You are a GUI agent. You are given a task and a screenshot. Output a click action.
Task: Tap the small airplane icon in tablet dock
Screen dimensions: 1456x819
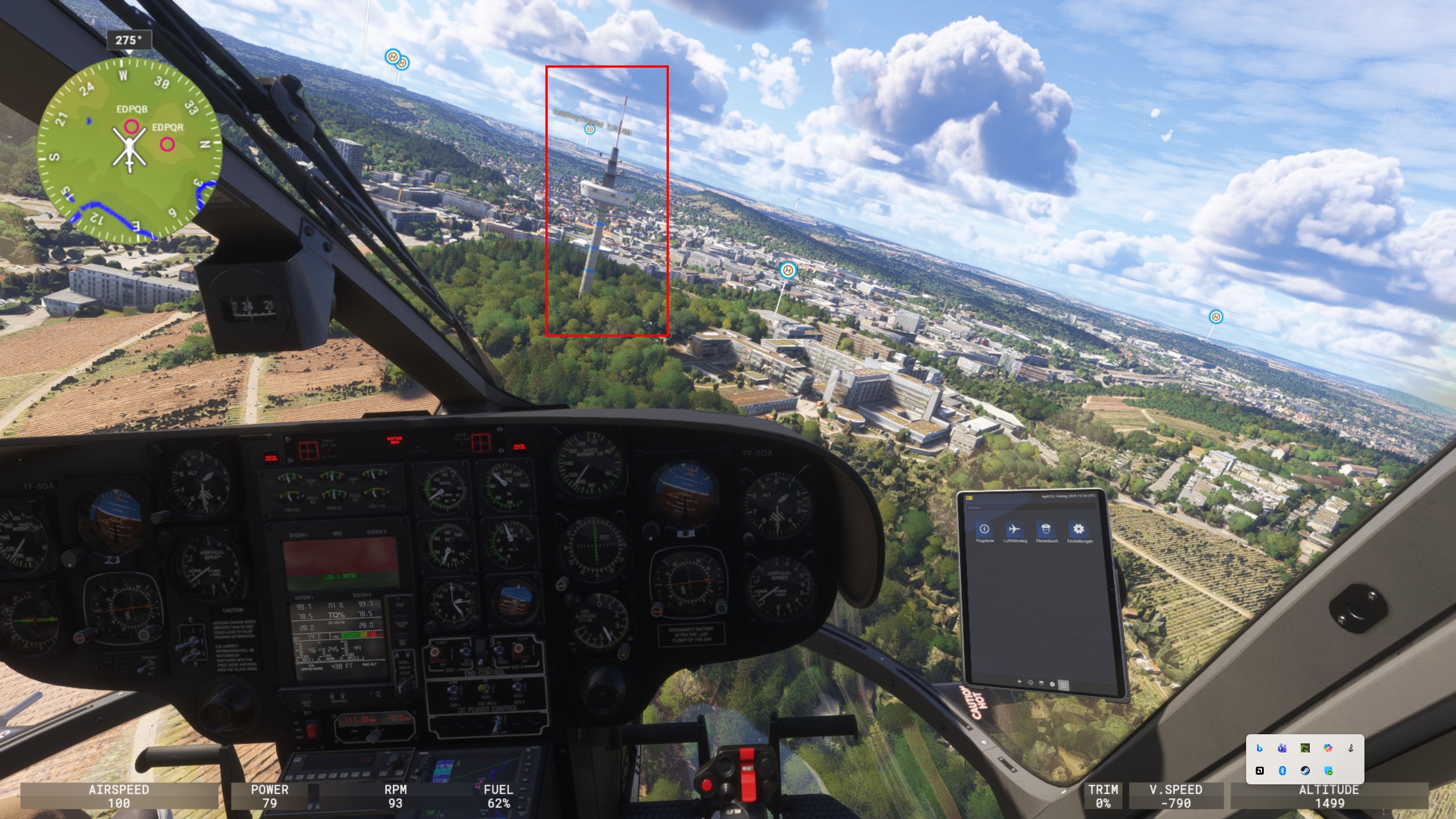tap(1019, 681)
